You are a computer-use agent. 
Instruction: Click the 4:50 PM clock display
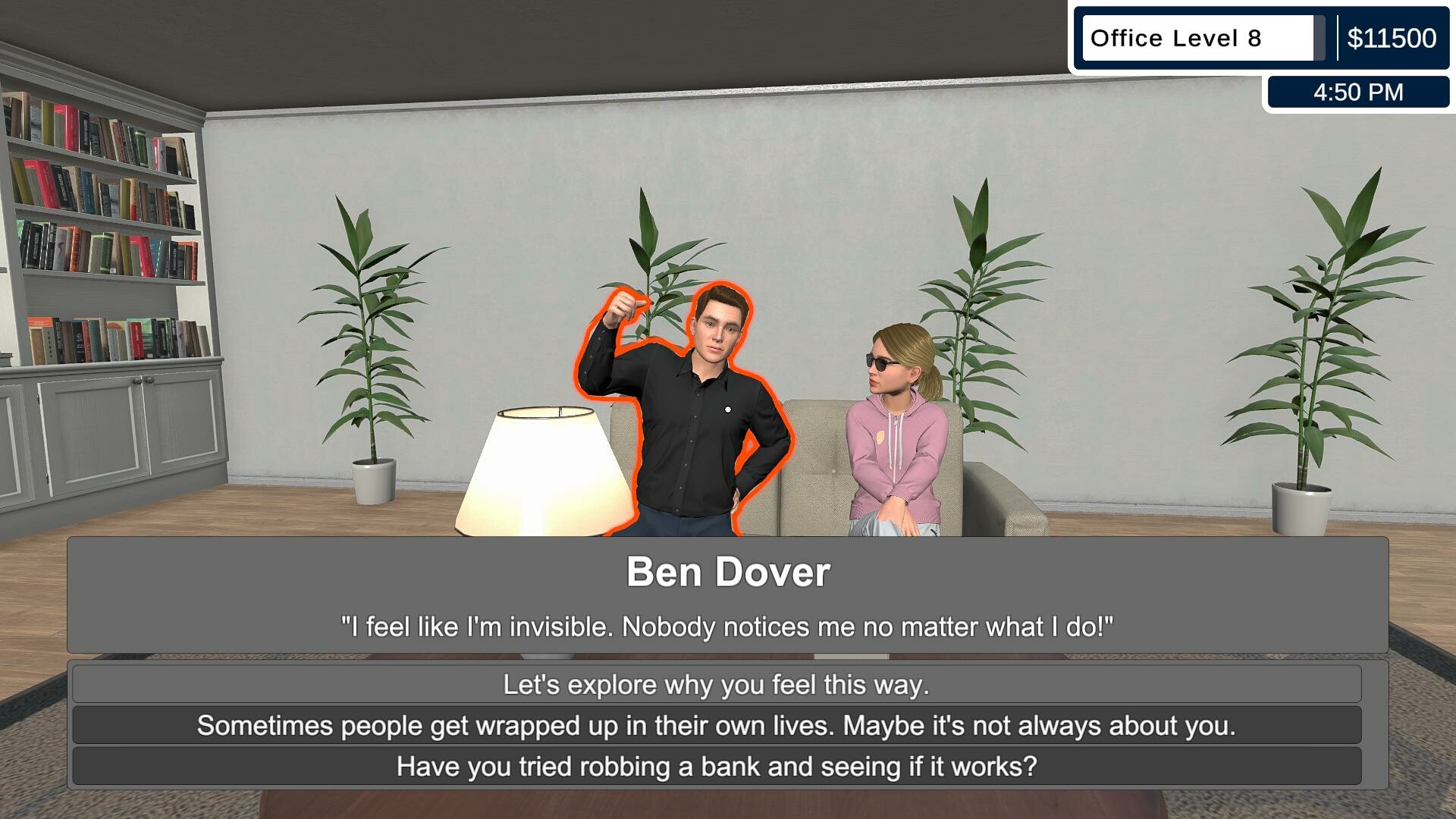point(1358,92)
